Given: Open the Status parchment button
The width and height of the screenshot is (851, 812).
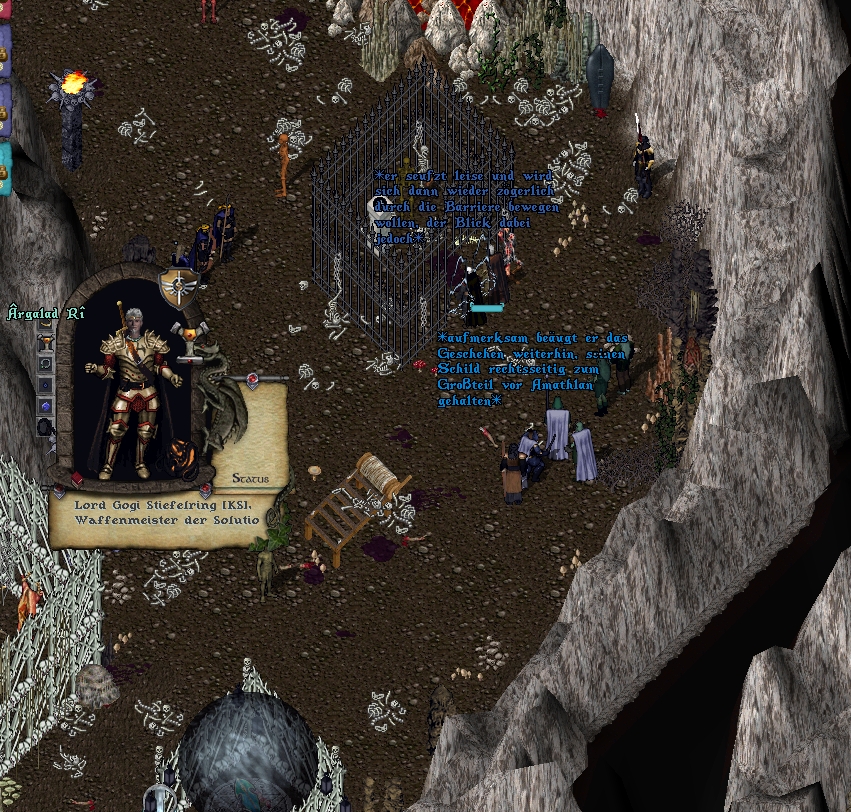Looking at the screenshot, I should 250,478.
